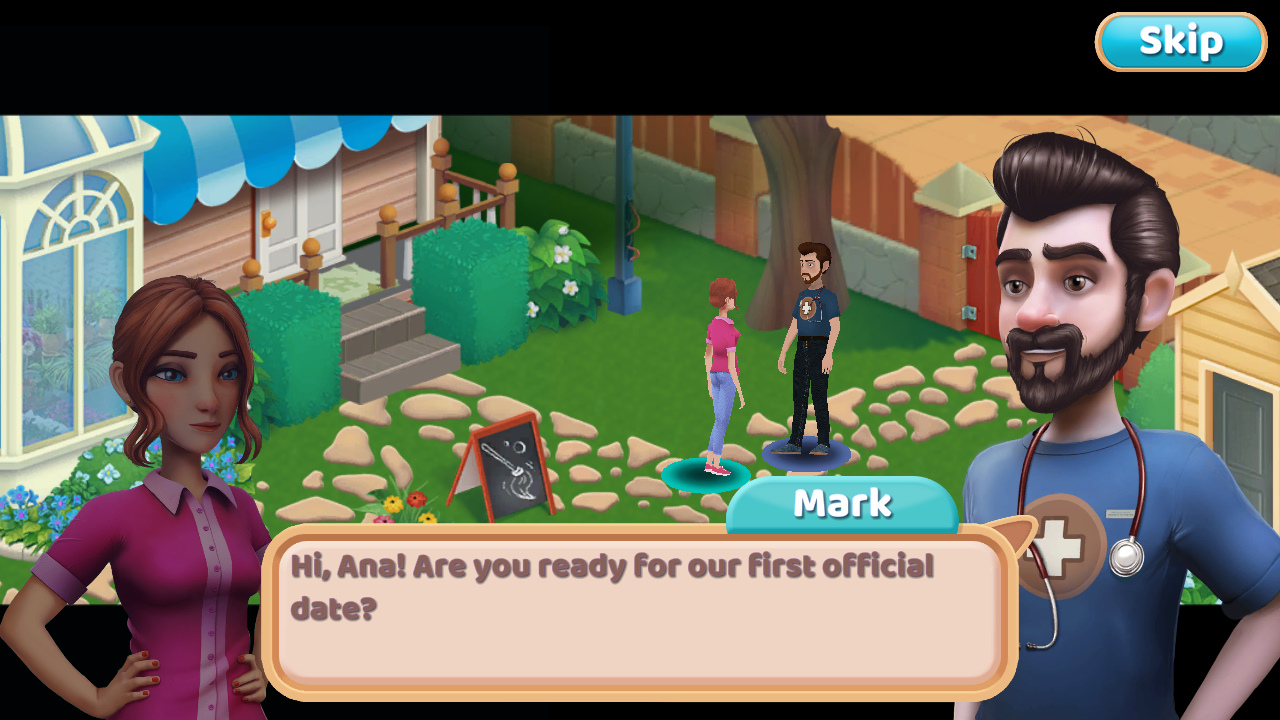Viewport: 1280px width, 720px height.
Task: Click the Mark nameplate above the dialogue
Action: (843, 503)
